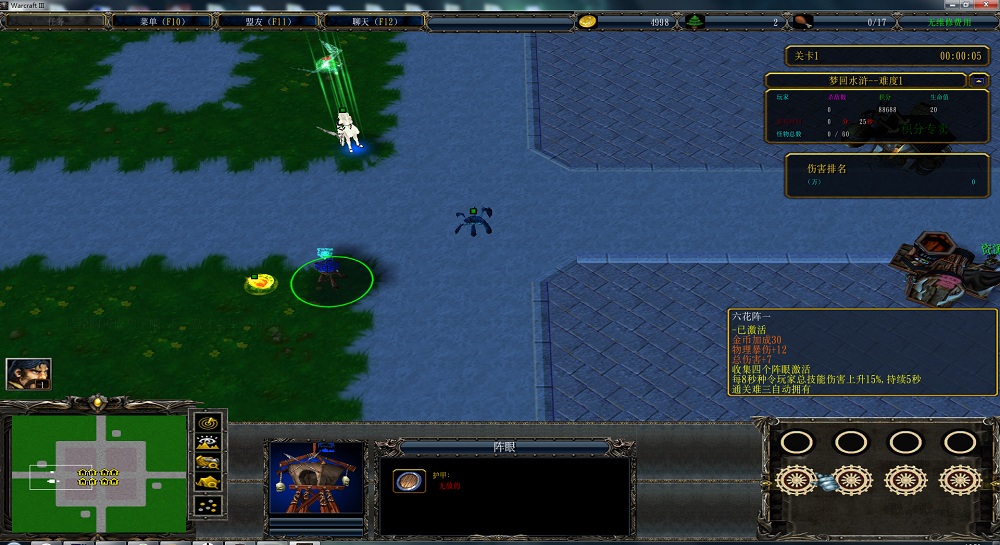Click the gold coin resource icon
Image resolution: width=1000 pixels, height=545 pixels.
click(588, 21)
